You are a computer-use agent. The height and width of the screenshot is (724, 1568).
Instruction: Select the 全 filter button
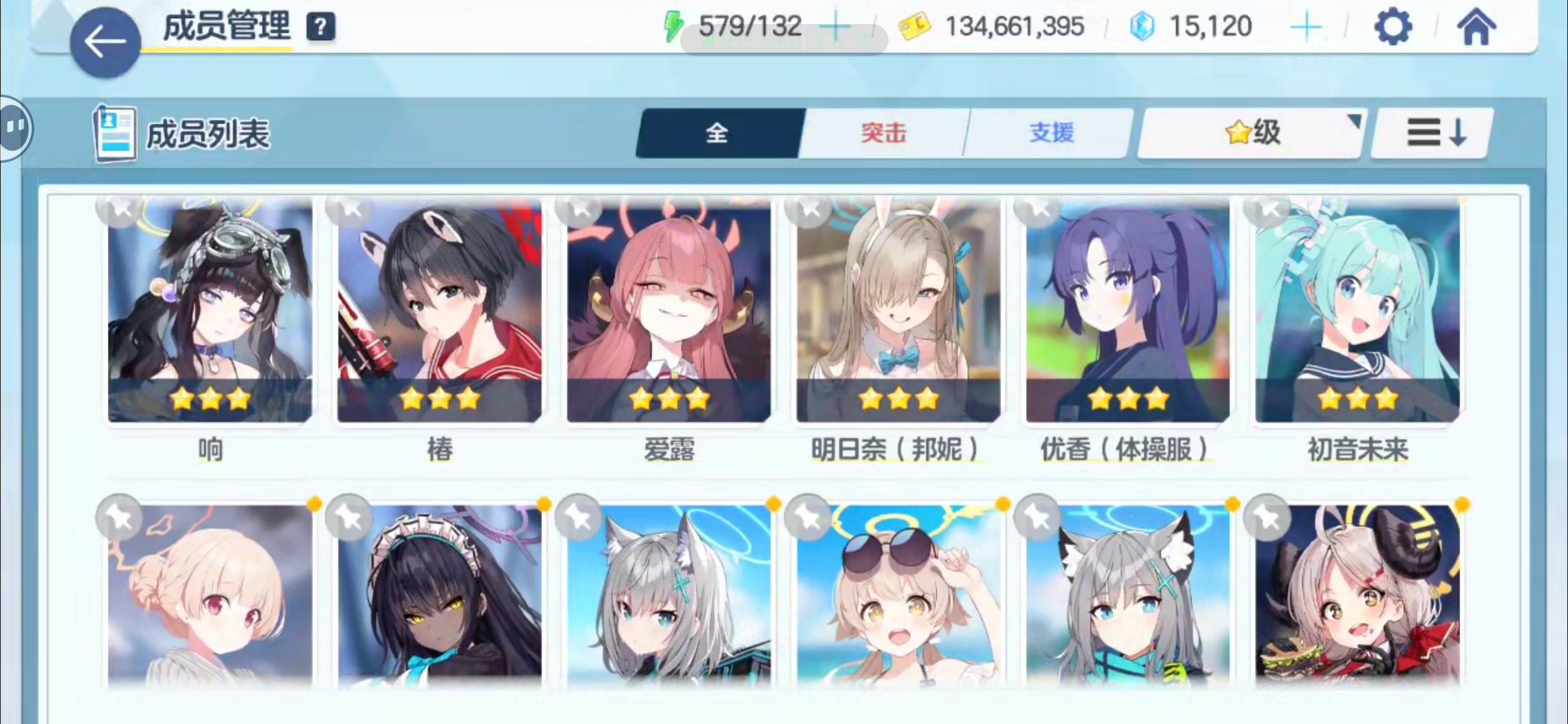[717, 132]
